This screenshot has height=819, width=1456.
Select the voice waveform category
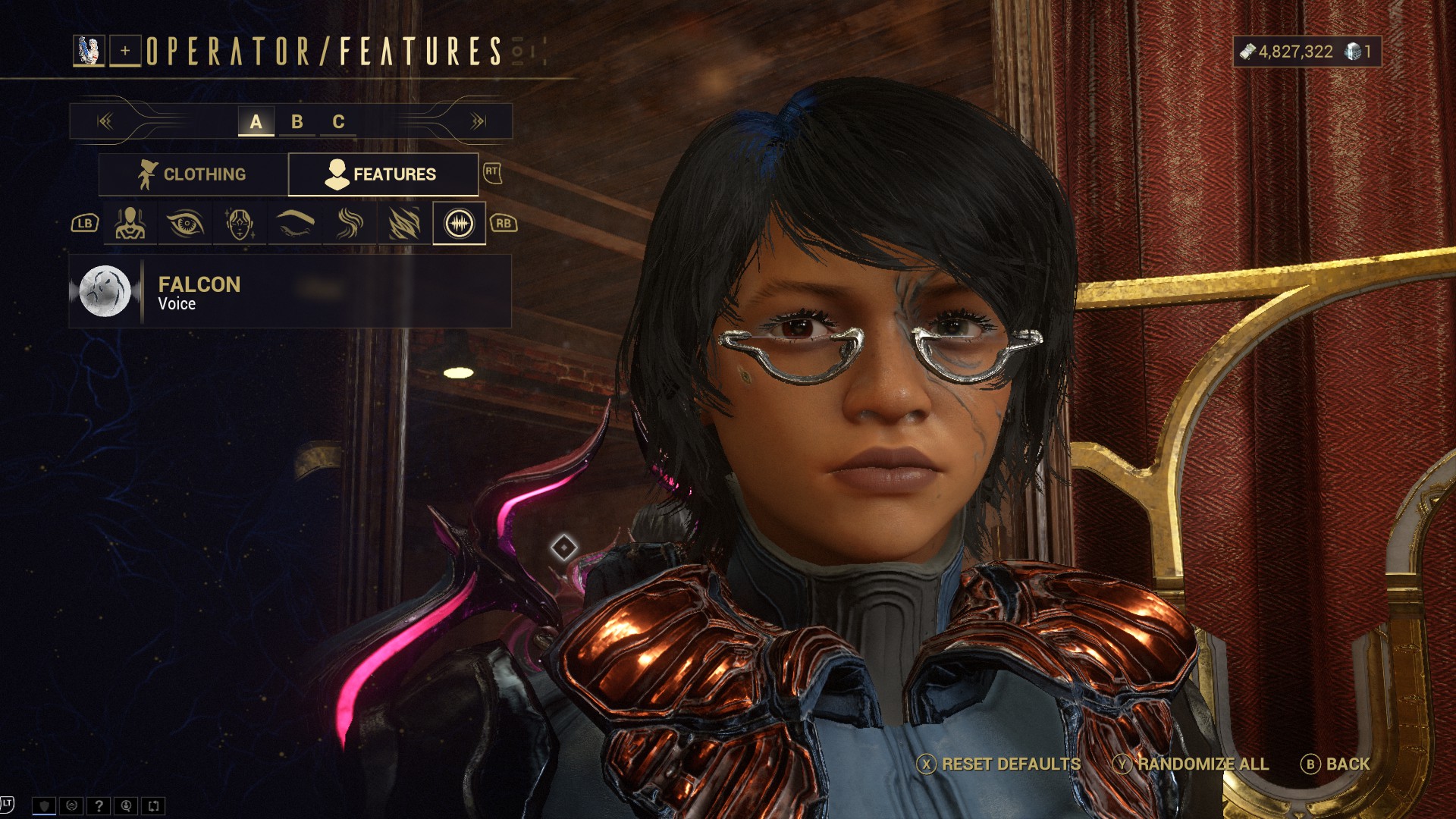click(x=459, y=224)
